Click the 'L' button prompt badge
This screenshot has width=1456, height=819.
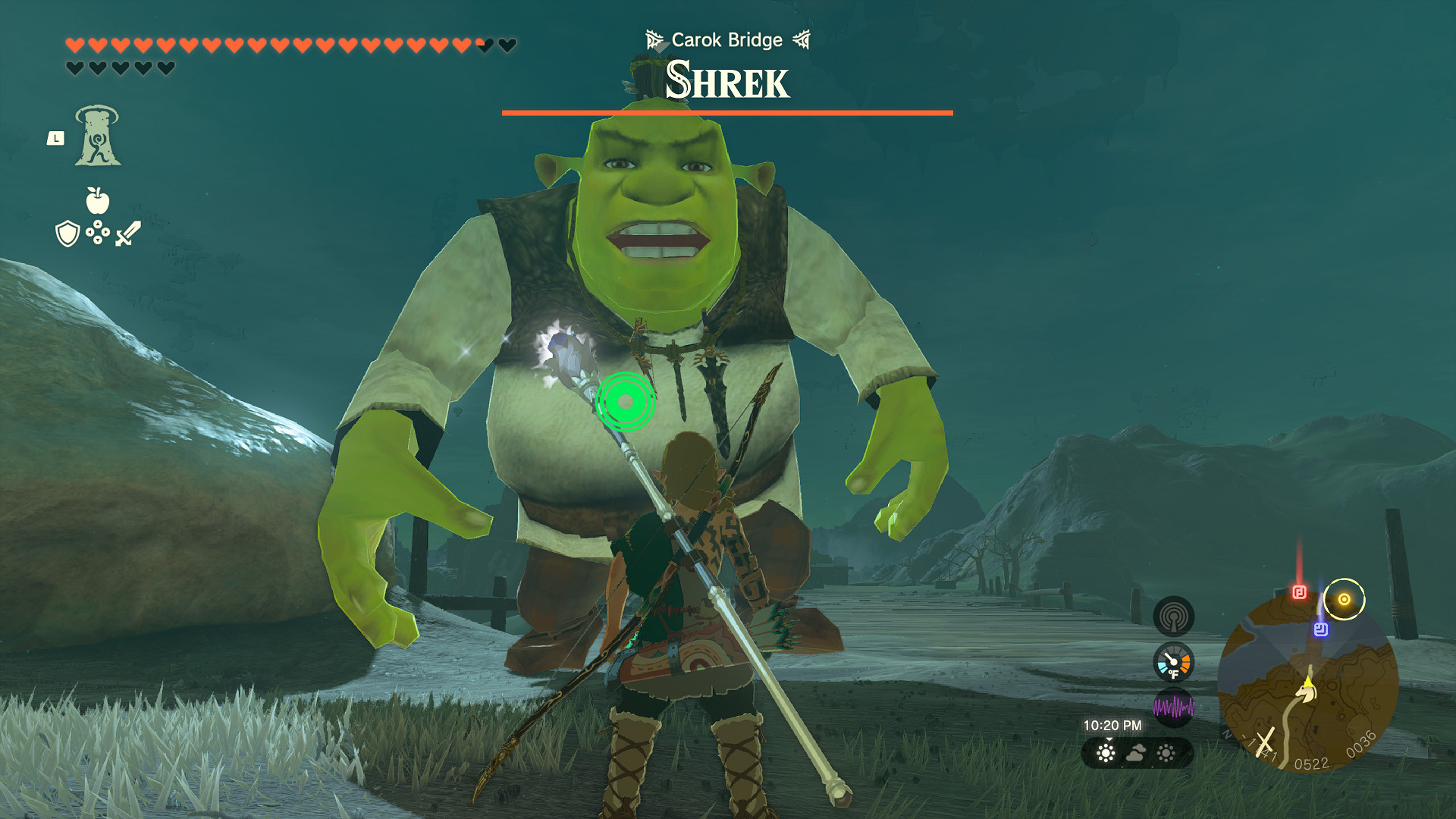tap(57, 137)
